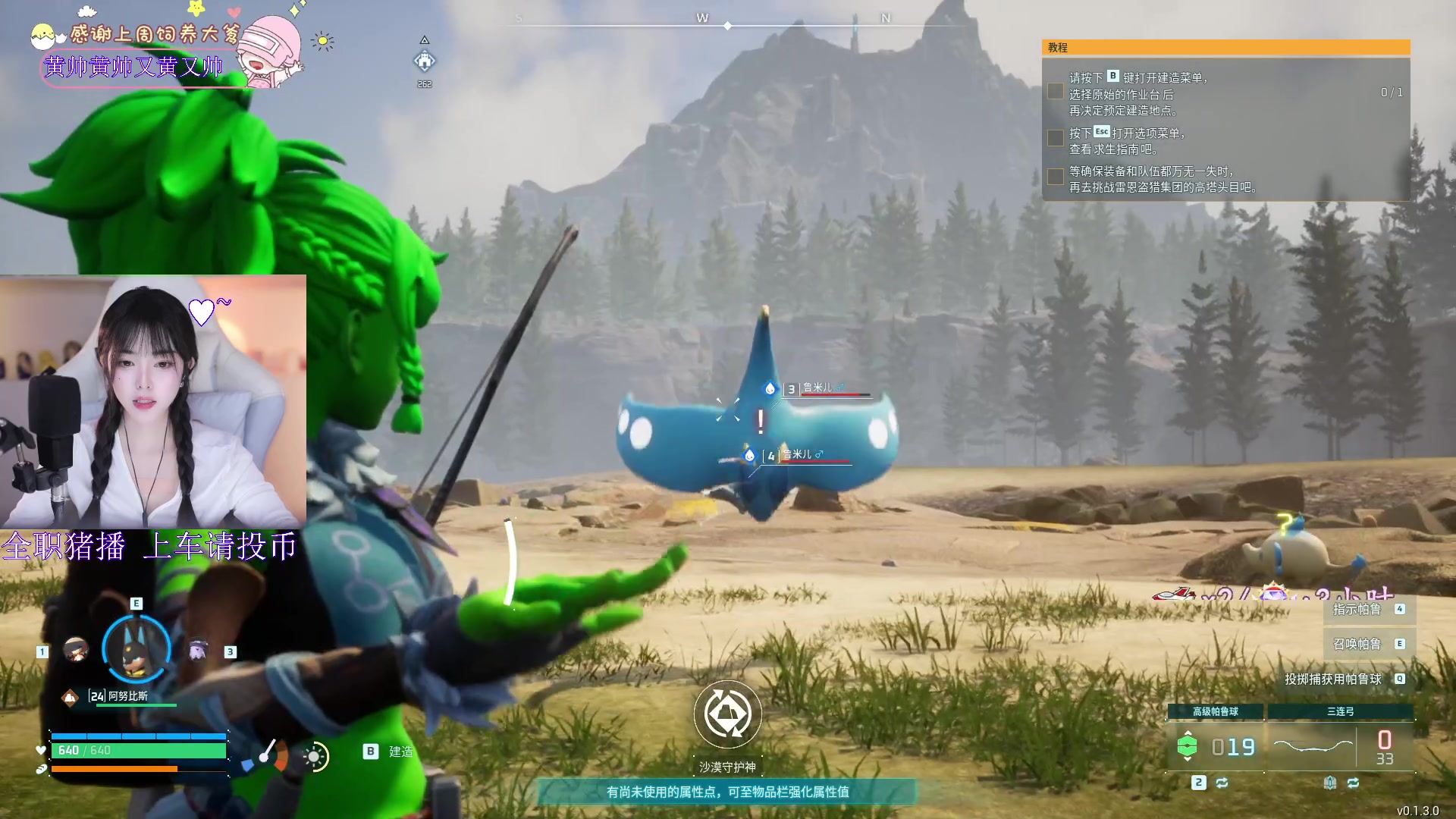Select the 三连弓 weapon slot
Viewport: 1456px width, 819px height.
(1340, 745)
